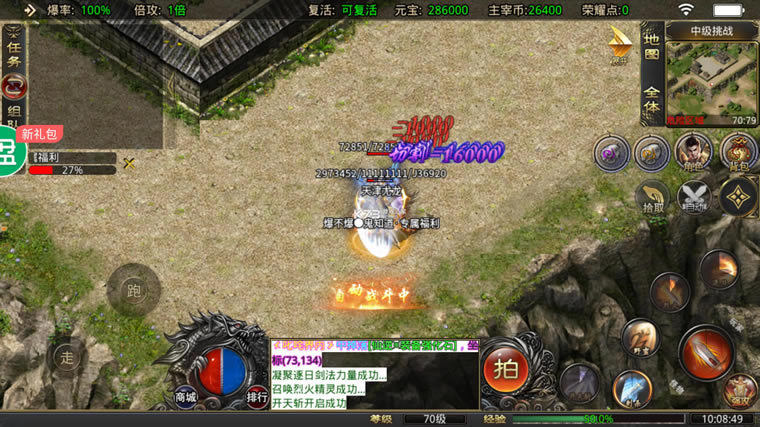Activate the 野蛮 charge skill
760x427 pixels.
(640, 337)
